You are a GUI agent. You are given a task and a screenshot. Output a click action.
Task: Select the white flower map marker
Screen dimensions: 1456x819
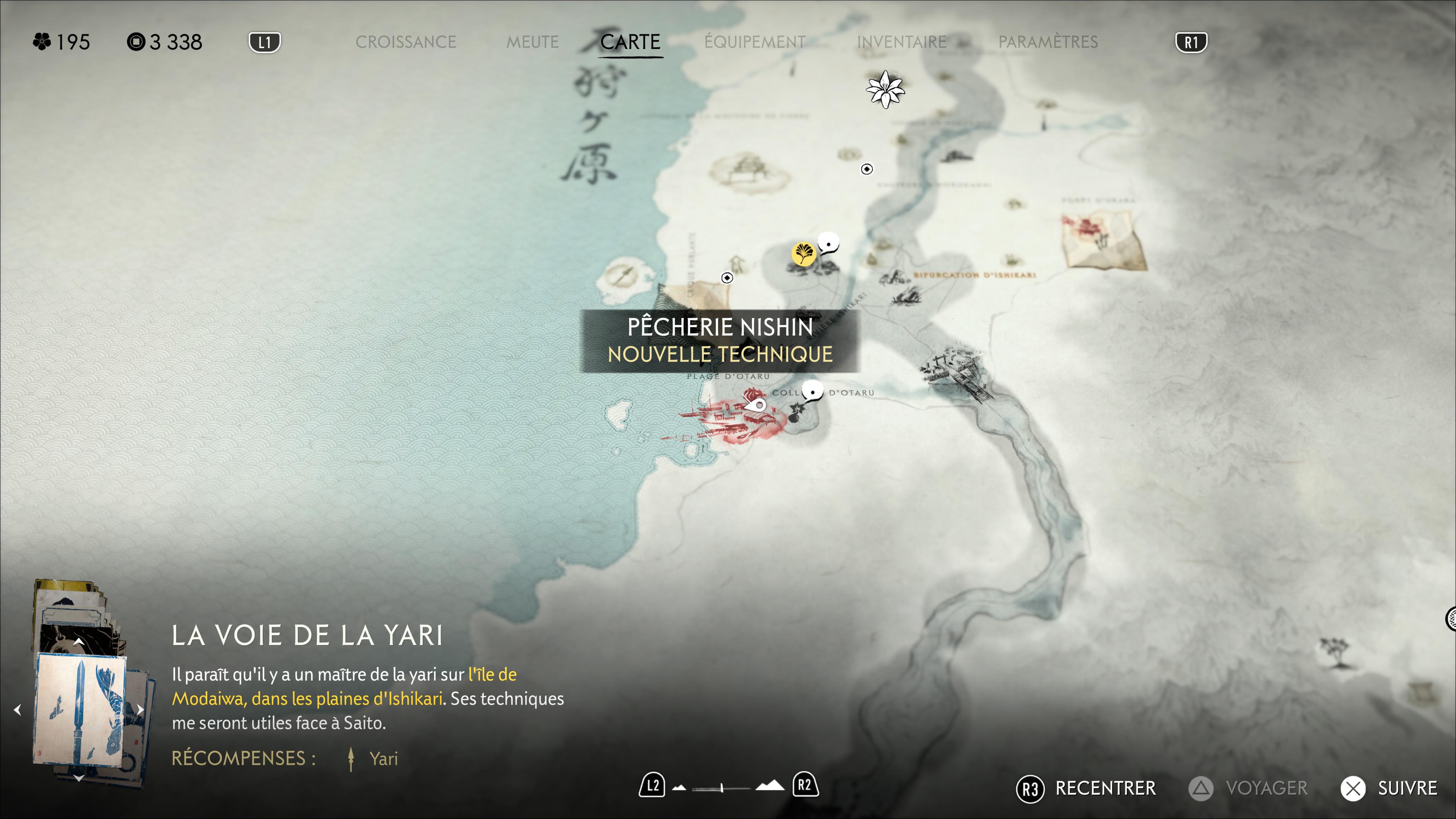click(x=885, y=89)
